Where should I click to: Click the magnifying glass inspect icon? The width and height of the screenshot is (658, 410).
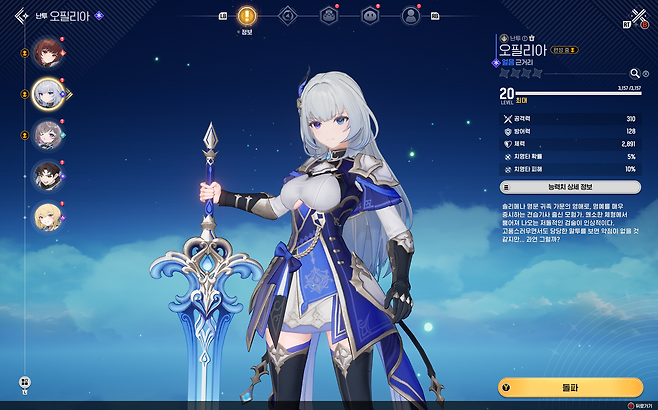[633, 73]
